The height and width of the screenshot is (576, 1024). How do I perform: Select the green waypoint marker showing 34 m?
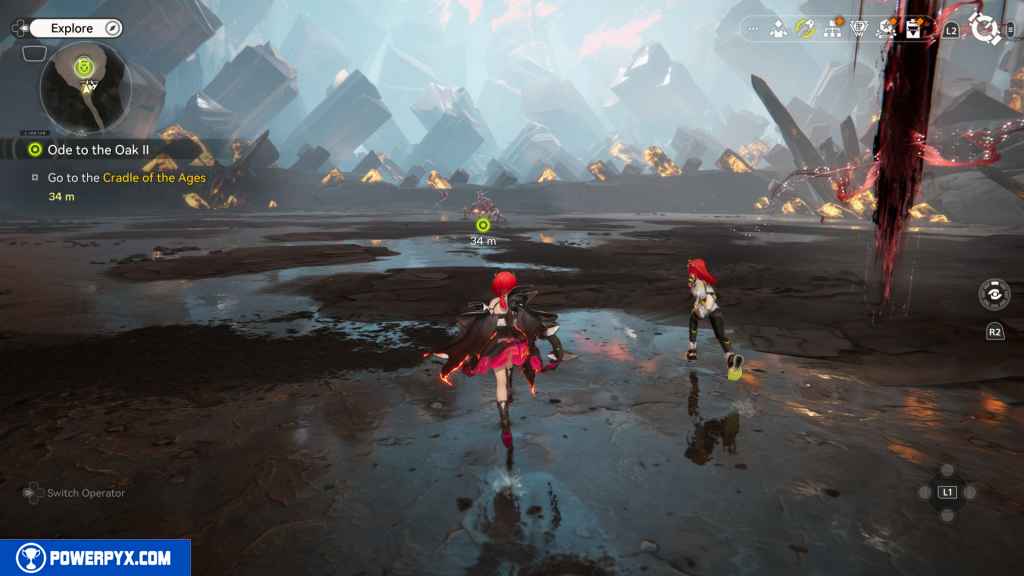(483, 225)
